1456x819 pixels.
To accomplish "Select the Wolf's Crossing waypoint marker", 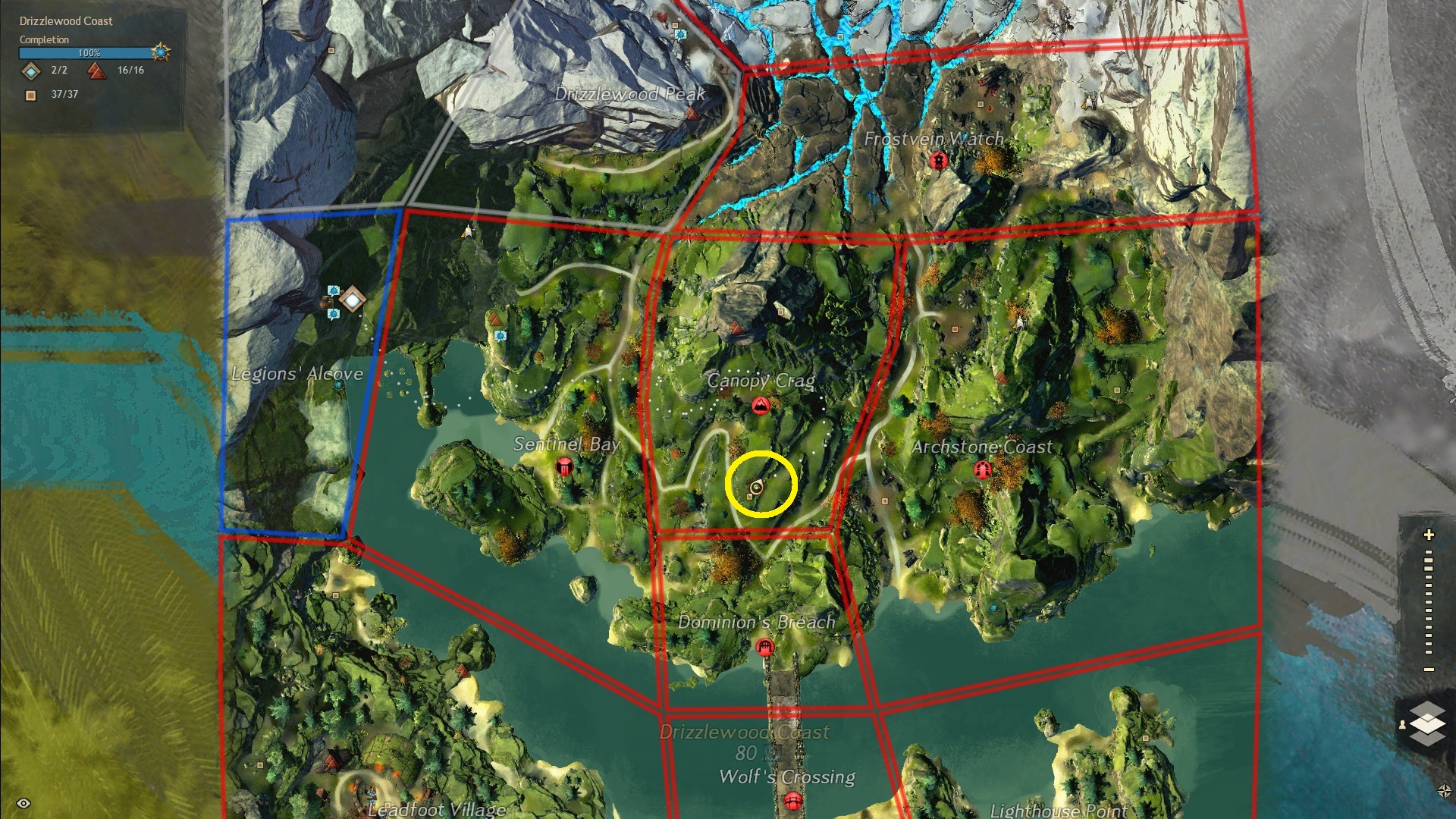I will tap(792, 799).
